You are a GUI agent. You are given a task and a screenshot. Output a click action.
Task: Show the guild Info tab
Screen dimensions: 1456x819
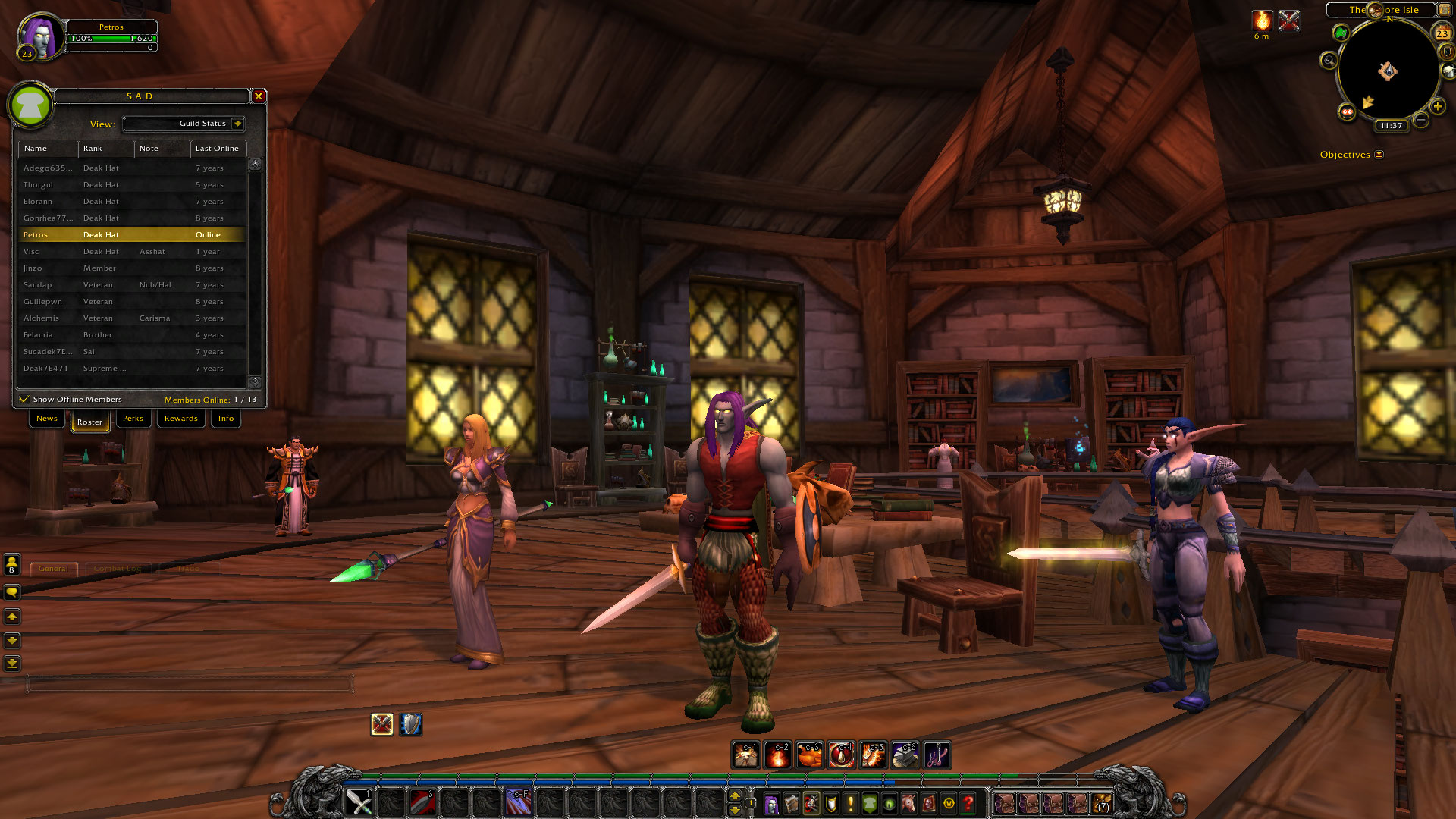tap(226, 419)
